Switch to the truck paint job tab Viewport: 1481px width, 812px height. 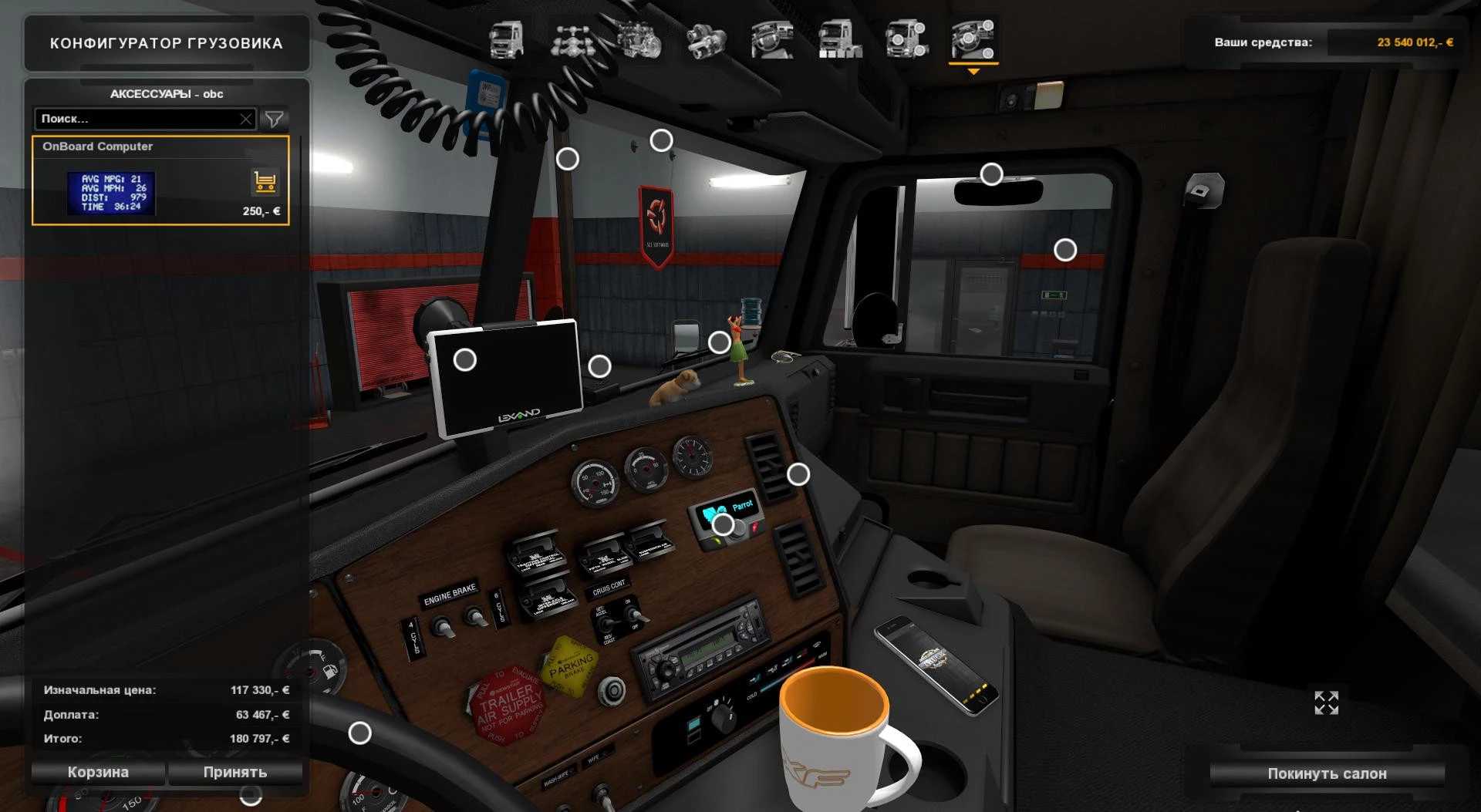(x=839, y=39)
